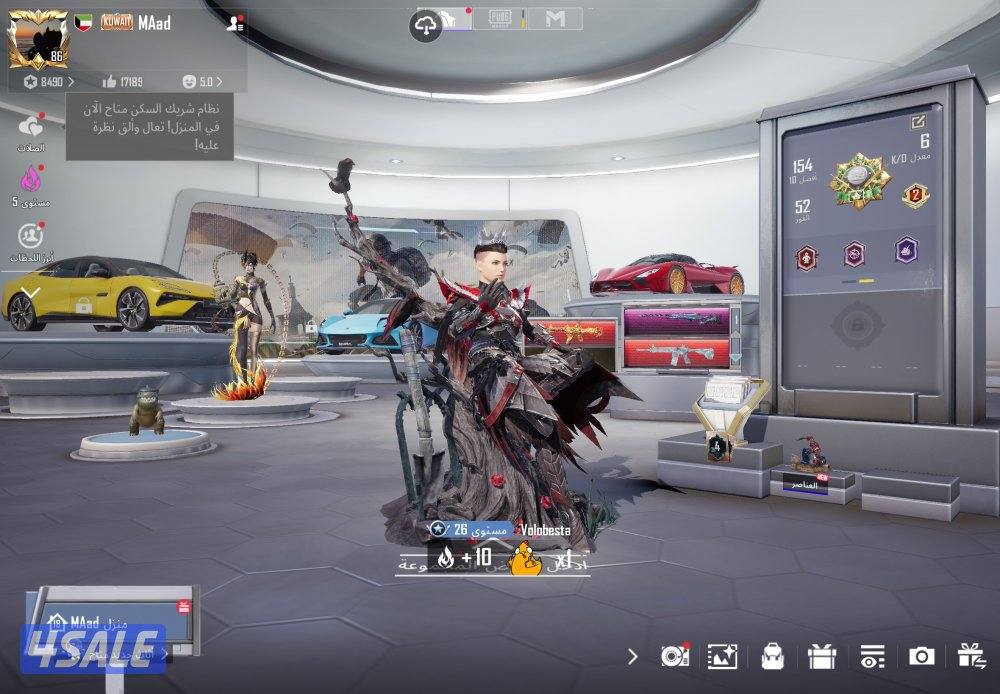This screenshot has width=1000, height=694.
Task: Open the music record player icon
Action: coord(674,656)
